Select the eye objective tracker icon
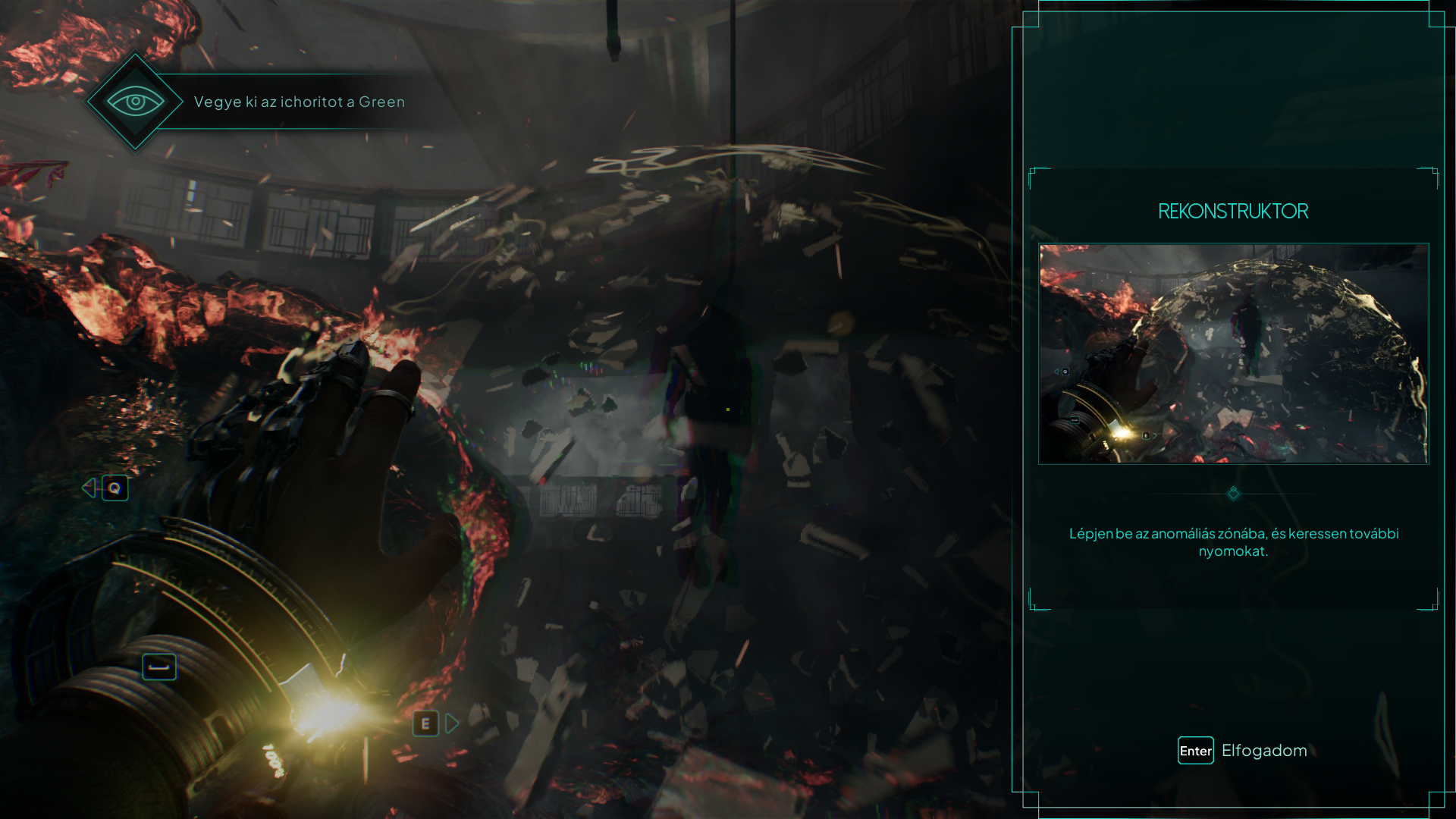The height and width of the screenshot is (819, 1456). pos(135,101)
